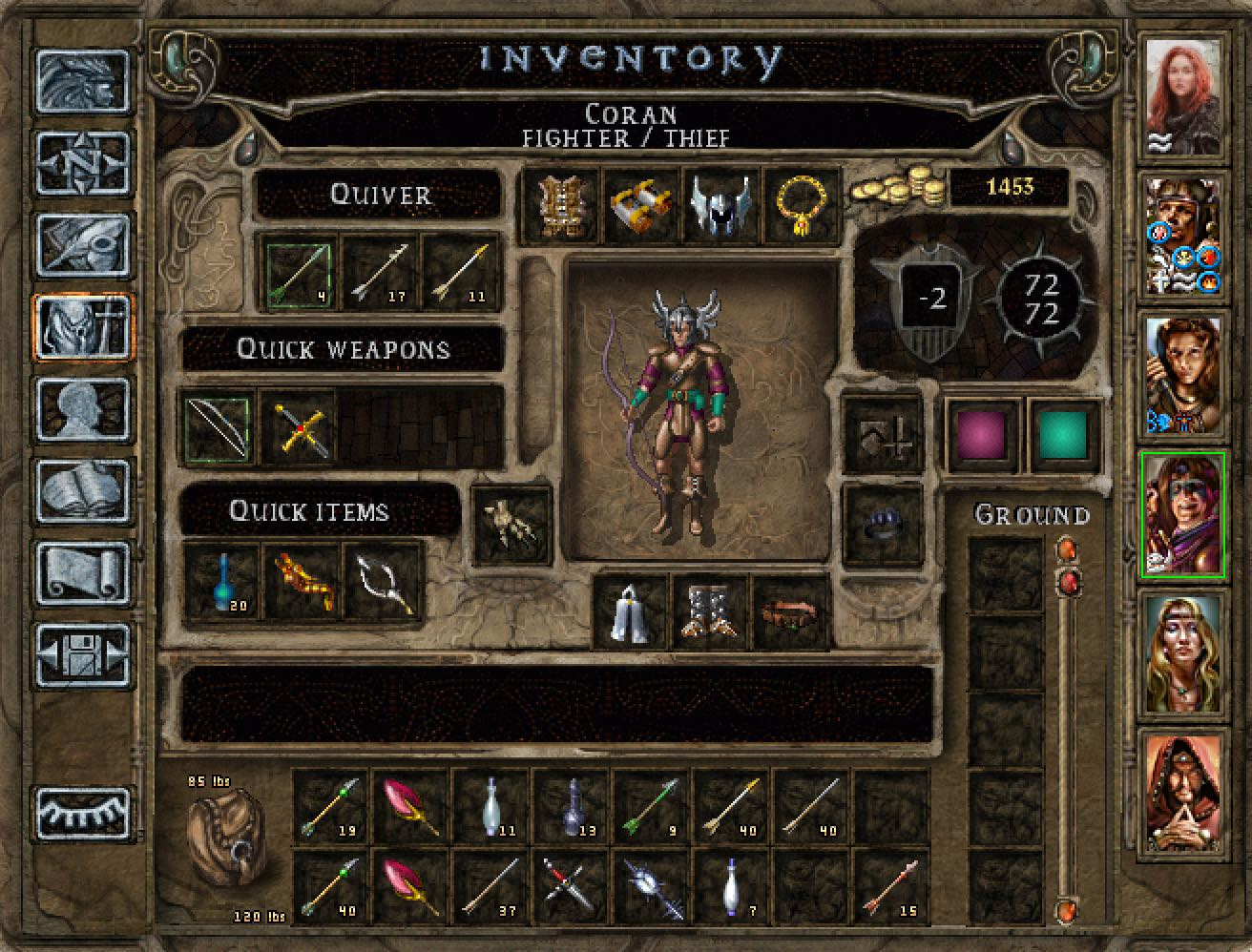Change the teal minor color swatch
Viewport: 1252px width, 952px height.
(1063, 436)
